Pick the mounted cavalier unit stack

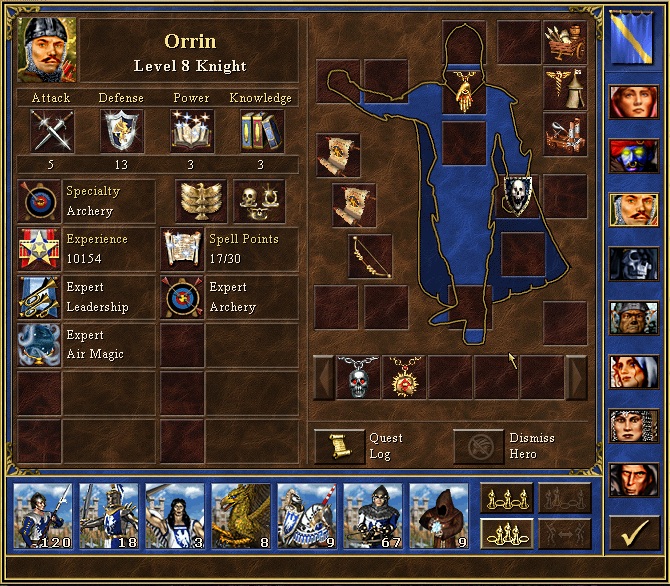pyautogui.click(x=306, y=517)
